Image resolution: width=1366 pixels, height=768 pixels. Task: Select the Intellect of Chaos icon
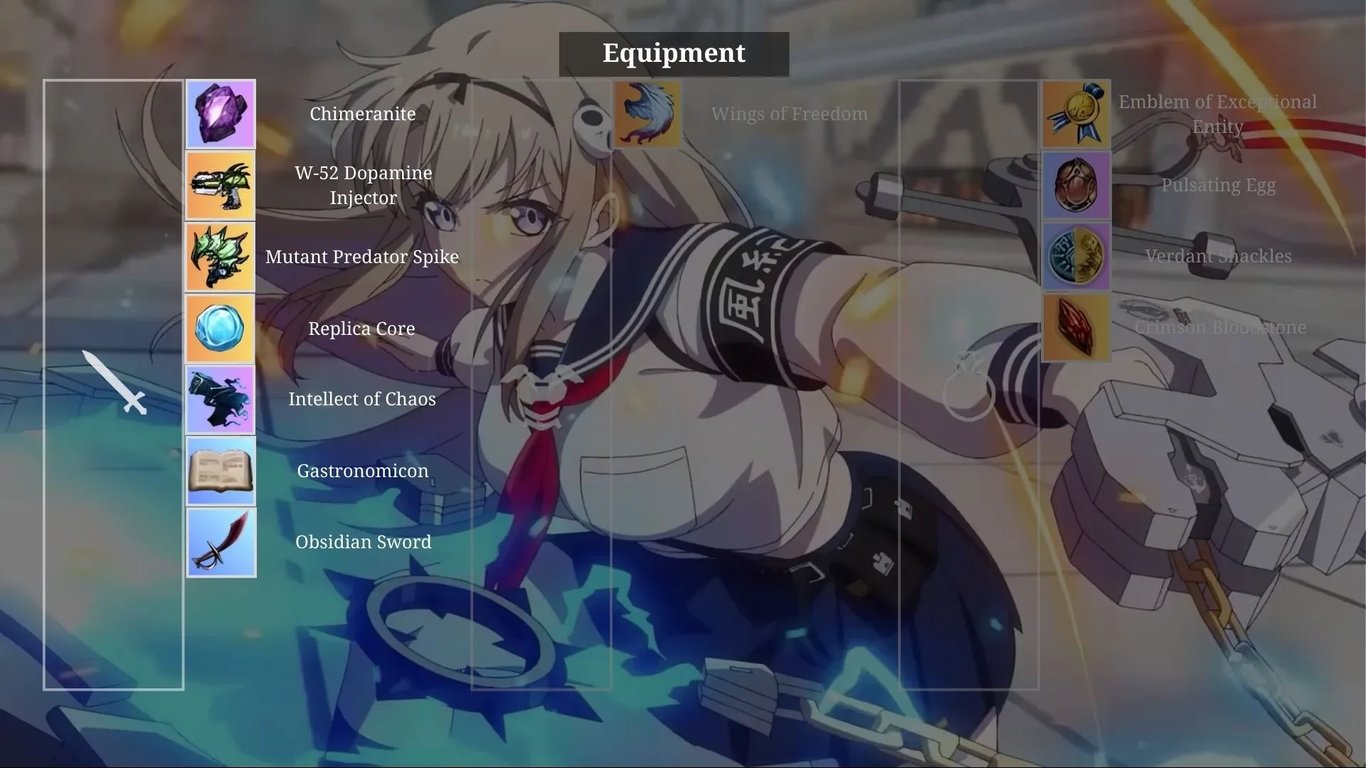point(220,398)
